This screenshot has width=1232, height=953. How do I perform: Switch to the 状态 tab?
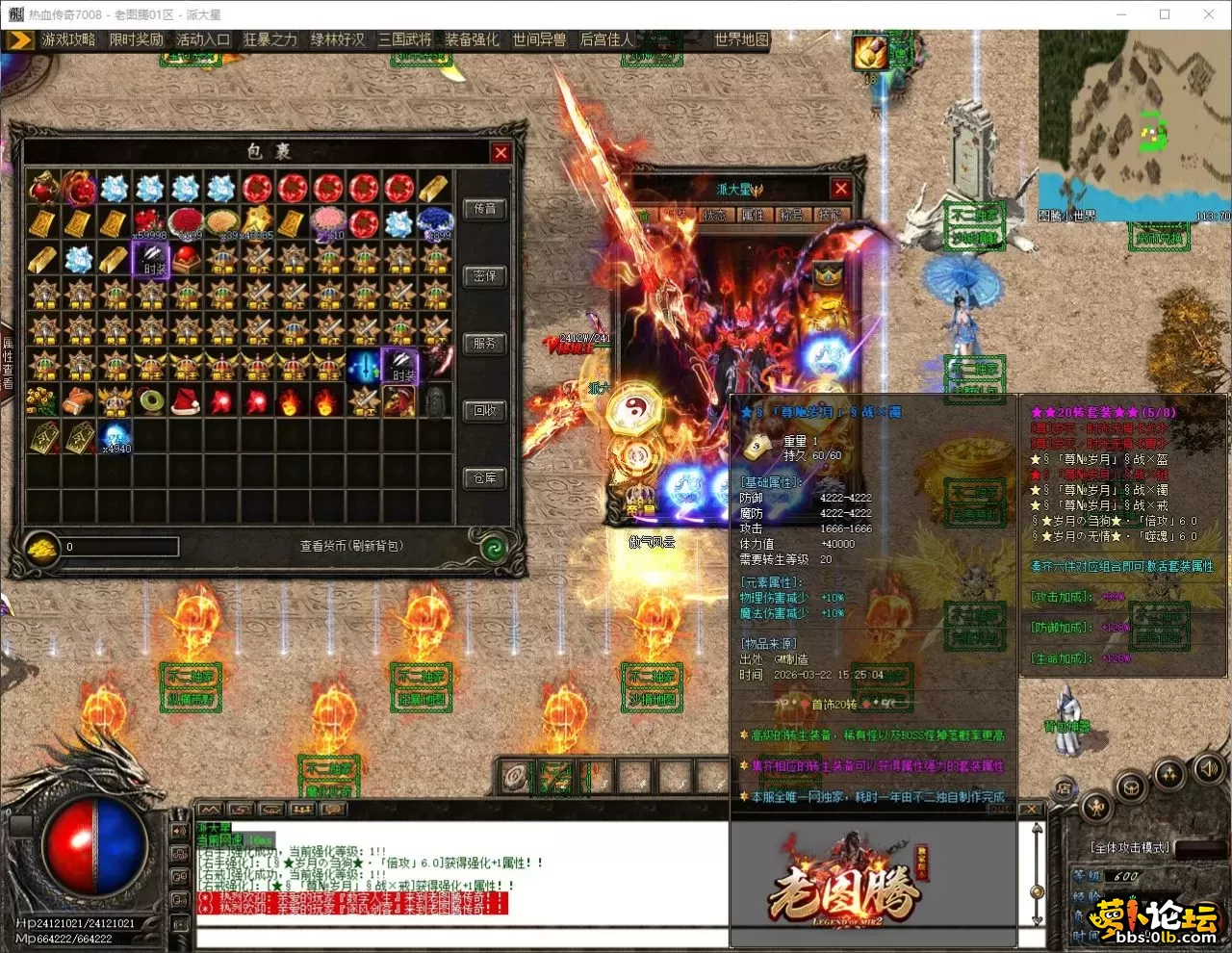tap(714, 215)
